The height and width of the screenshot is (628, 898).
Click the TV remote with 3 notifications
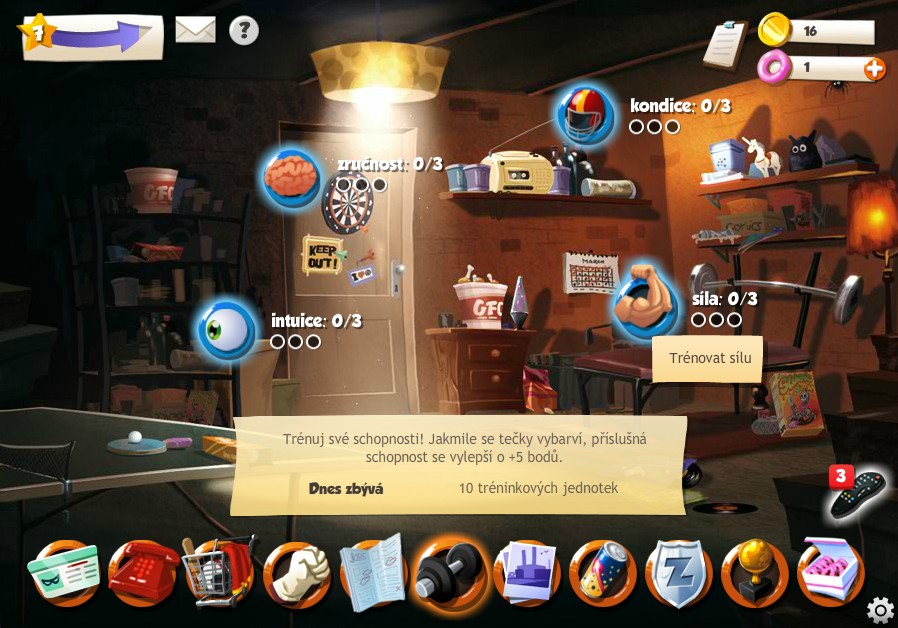(x=855, y=492)
